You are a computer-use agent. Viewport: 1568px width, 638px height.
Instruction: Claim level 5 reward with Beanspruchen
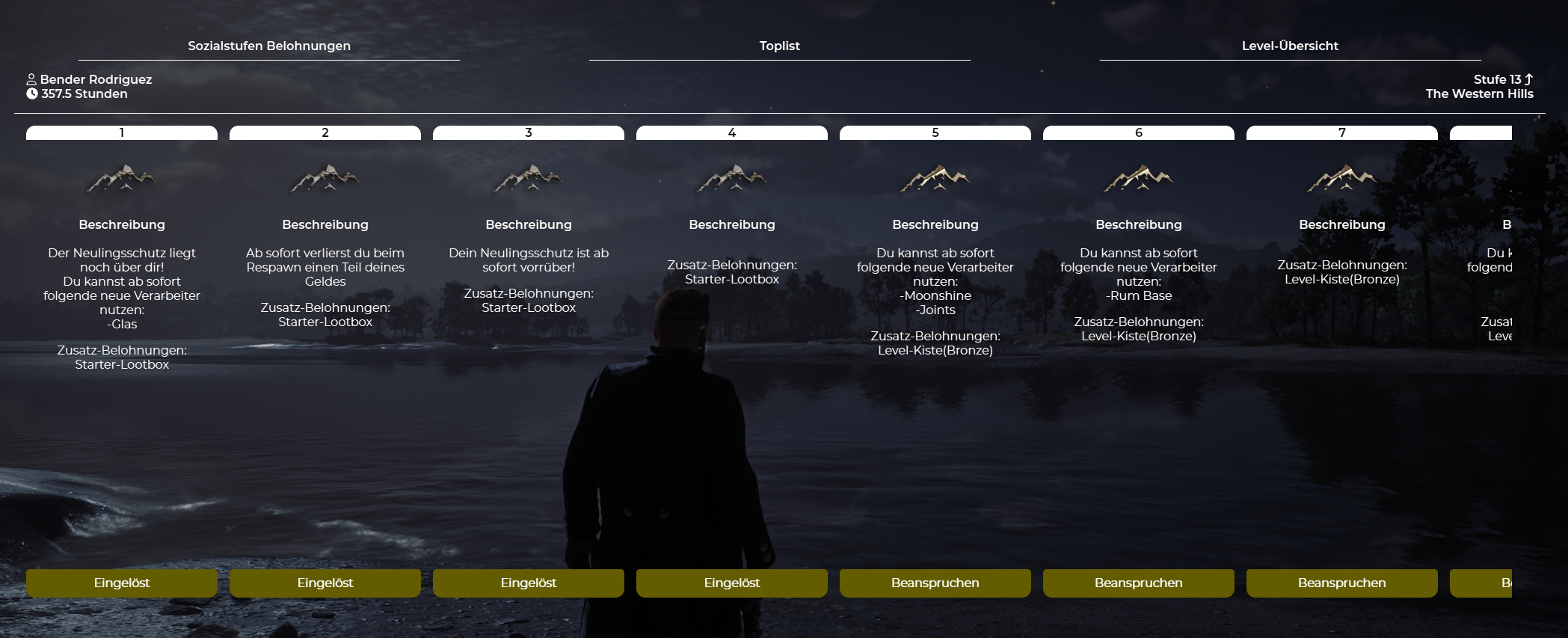[935, 583]
